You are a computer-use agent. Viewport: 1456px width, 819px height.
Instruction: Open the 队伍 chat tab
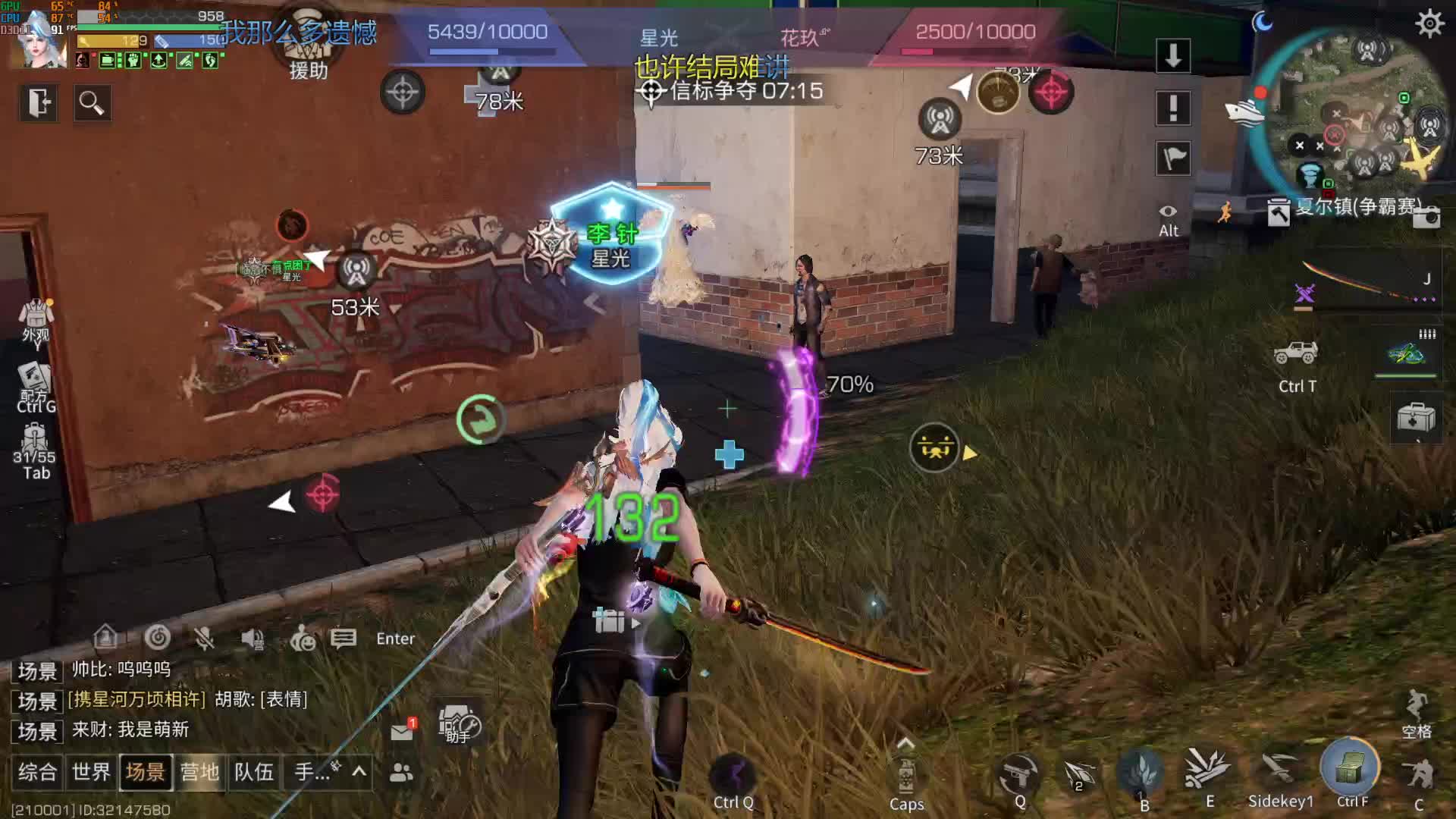(253, 772)
